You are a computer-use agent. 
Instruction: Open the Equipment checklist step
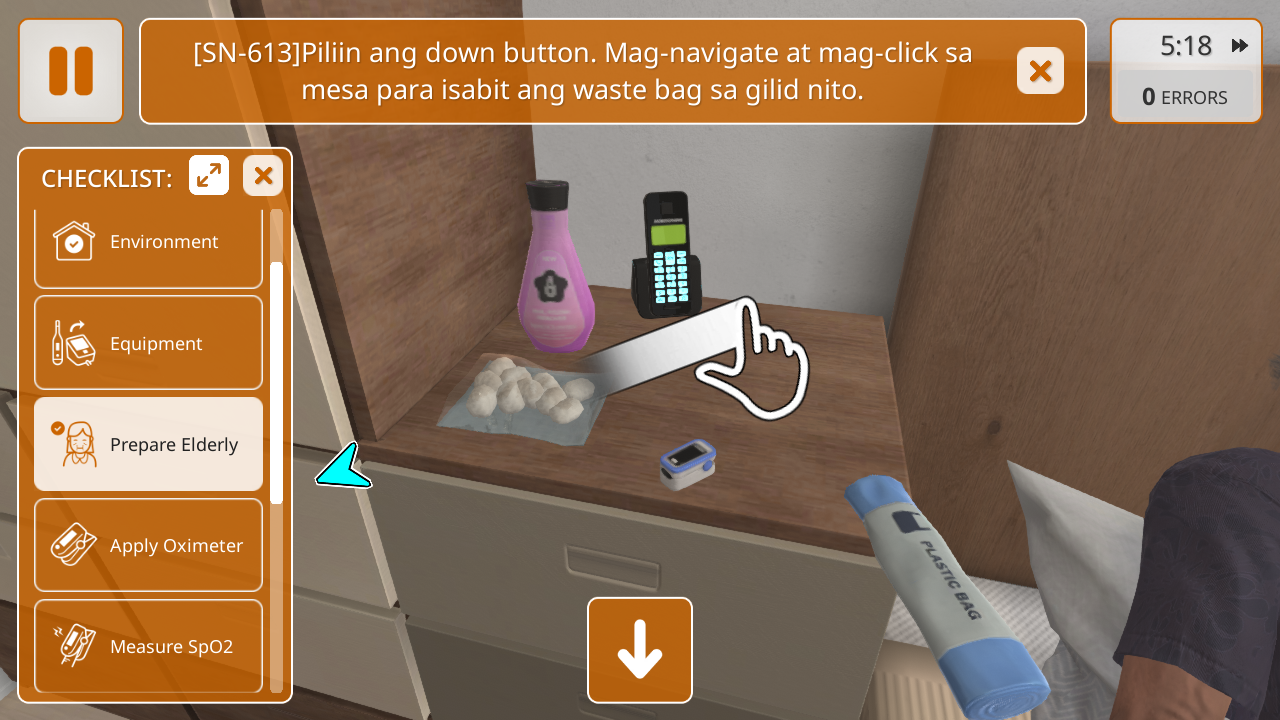click(x=149, y=343)
